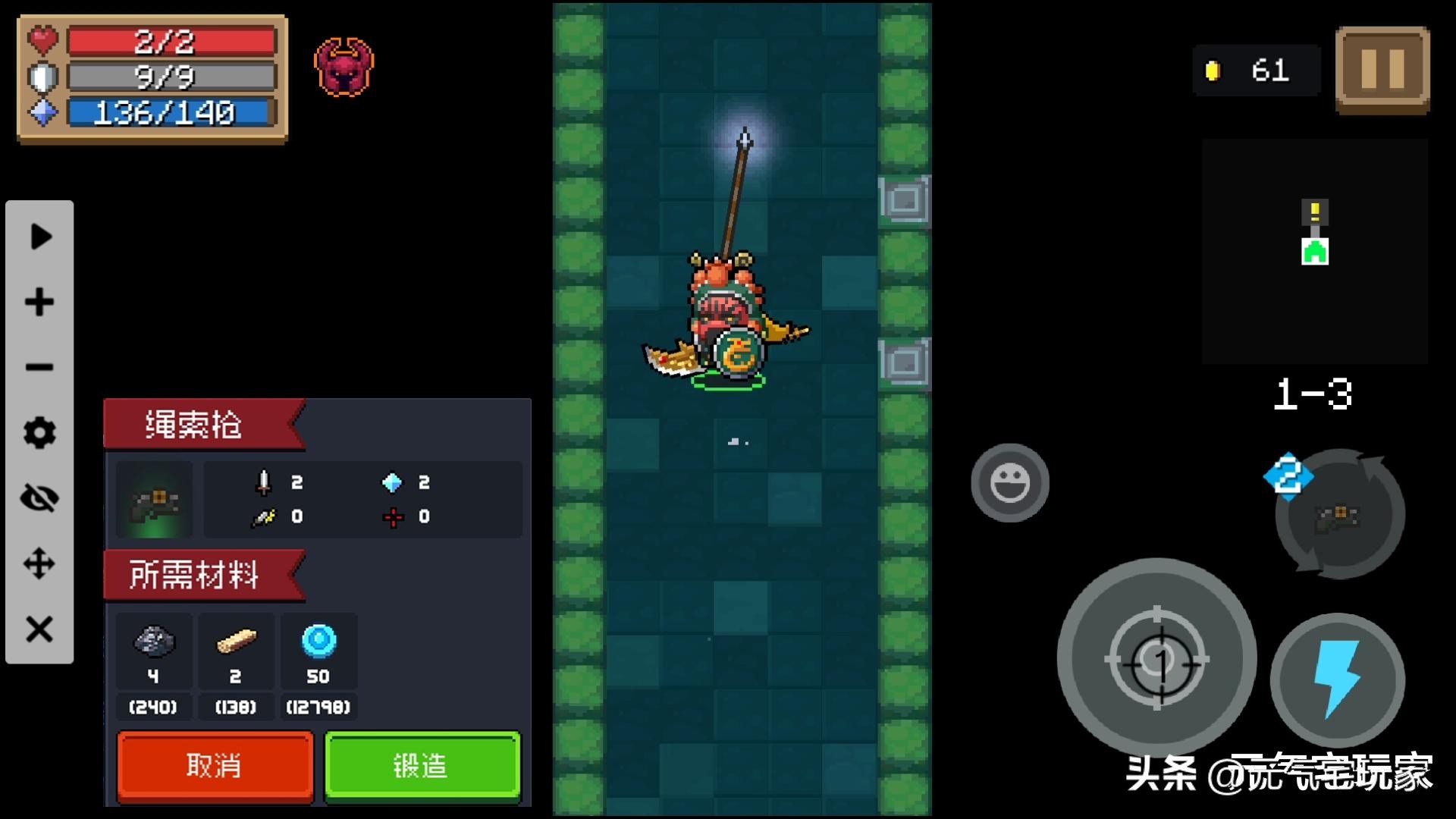The width and height of the screenshot is (1456, 819).
Task: Tap the crosshair attack button
Action: [1156, 658]
